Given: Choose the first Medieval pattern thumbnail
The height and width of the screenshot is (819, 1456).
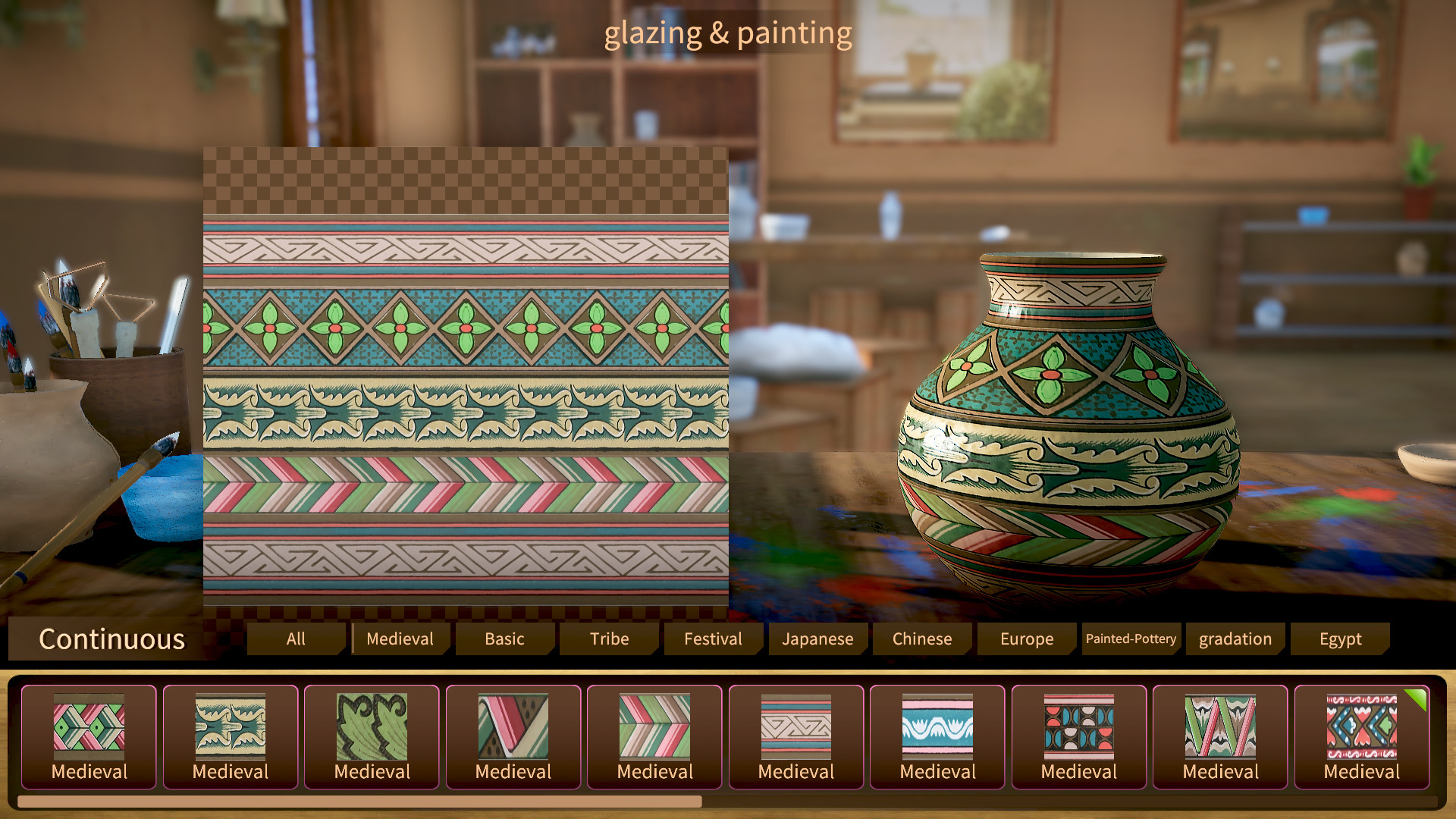Looking at the screenshot, I should pos(88,732).
